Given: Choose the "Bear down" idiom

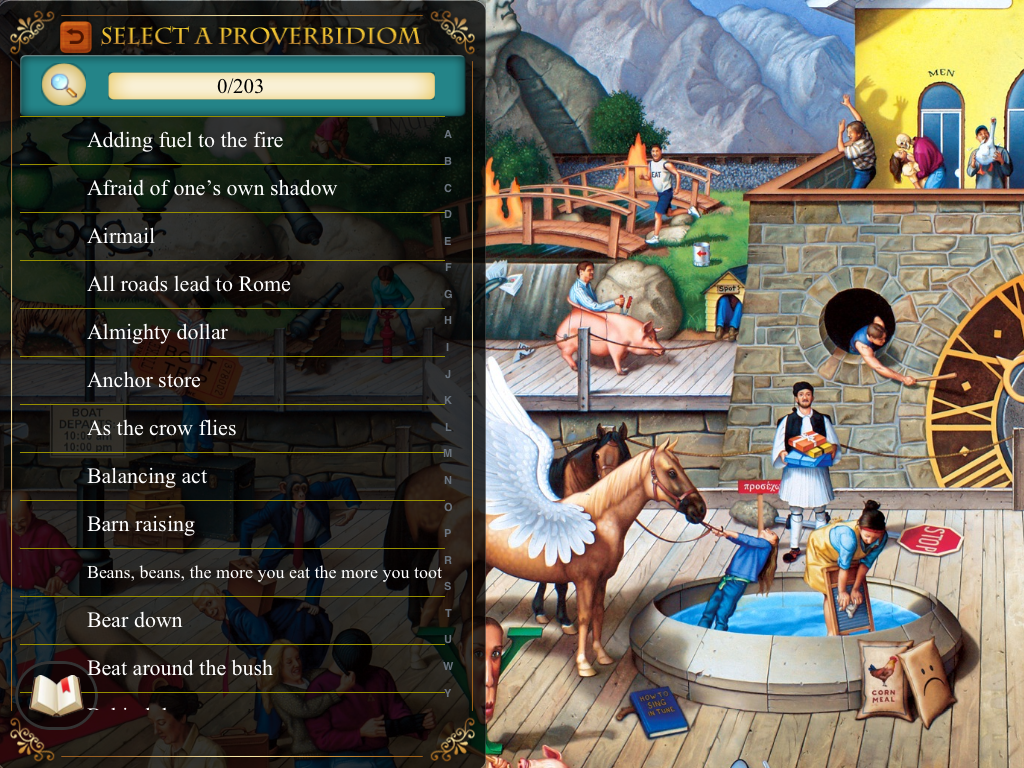Looking at the screenshot, I should pos(135,621).
